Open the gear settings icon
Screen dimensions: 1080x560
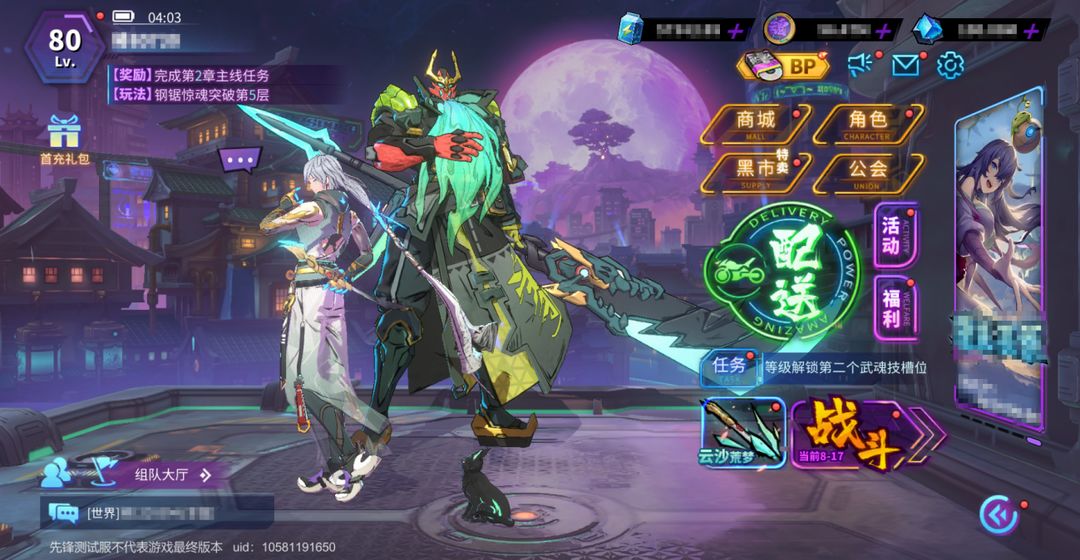[950, 65]
